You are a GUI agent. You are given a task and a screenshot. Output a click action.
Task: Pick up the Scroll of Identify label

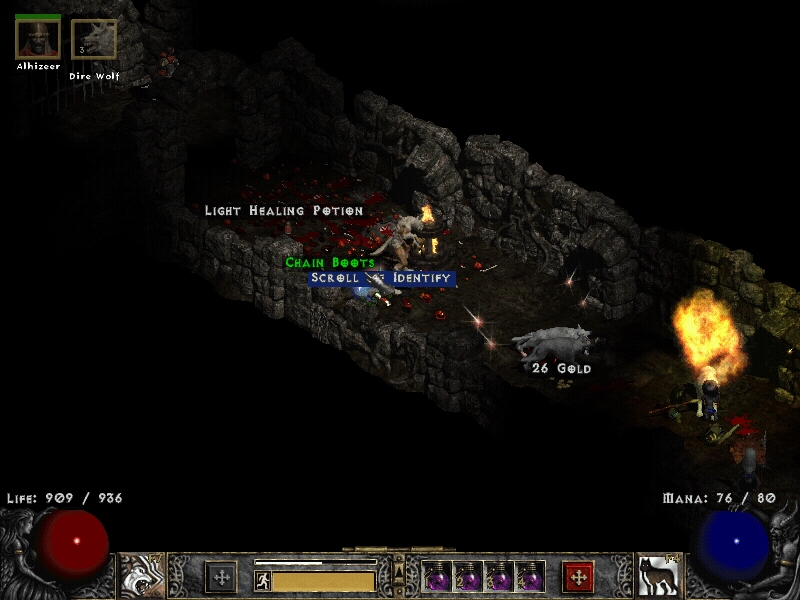(381, 278)
